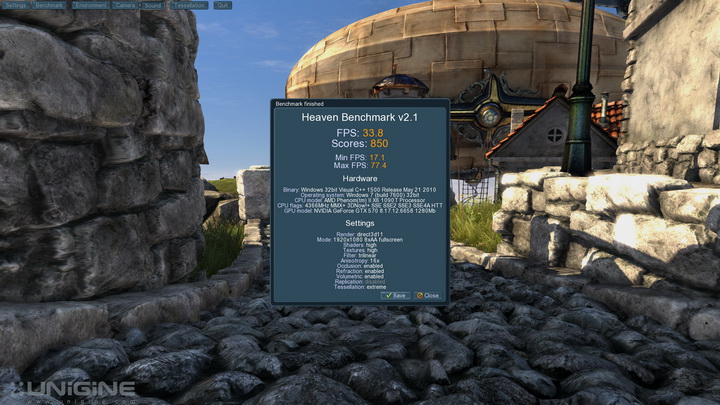This screenshot has height=405, width=720.
Task: Open the Environment options
Action: 90,5
